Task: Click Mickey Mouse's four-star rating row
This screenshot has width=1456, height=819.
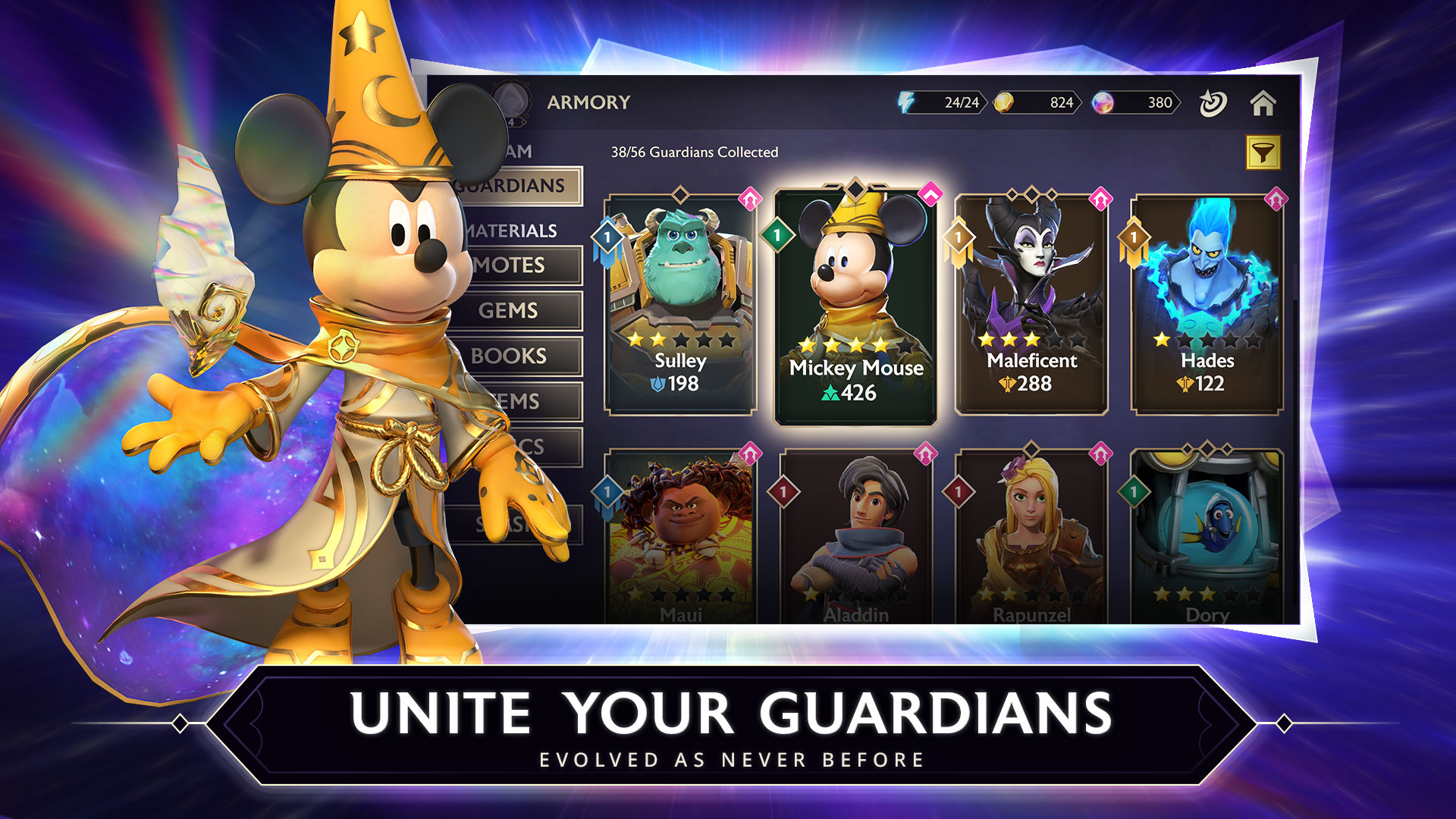Action: click(x=855, y=344)
